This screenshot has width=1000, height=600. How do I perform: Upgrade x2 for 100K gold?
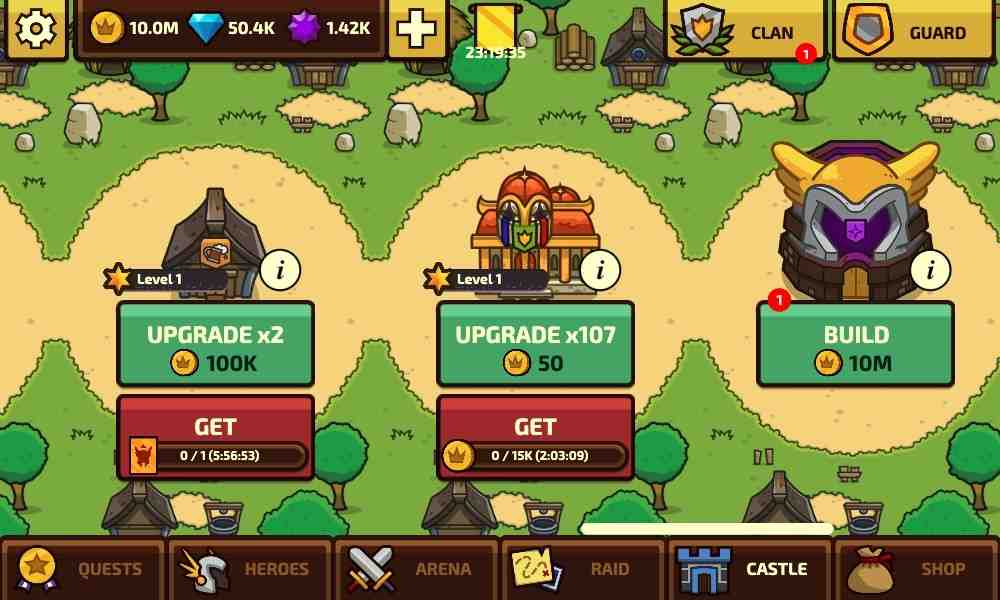pyautogui.click(x=215, y=344)
